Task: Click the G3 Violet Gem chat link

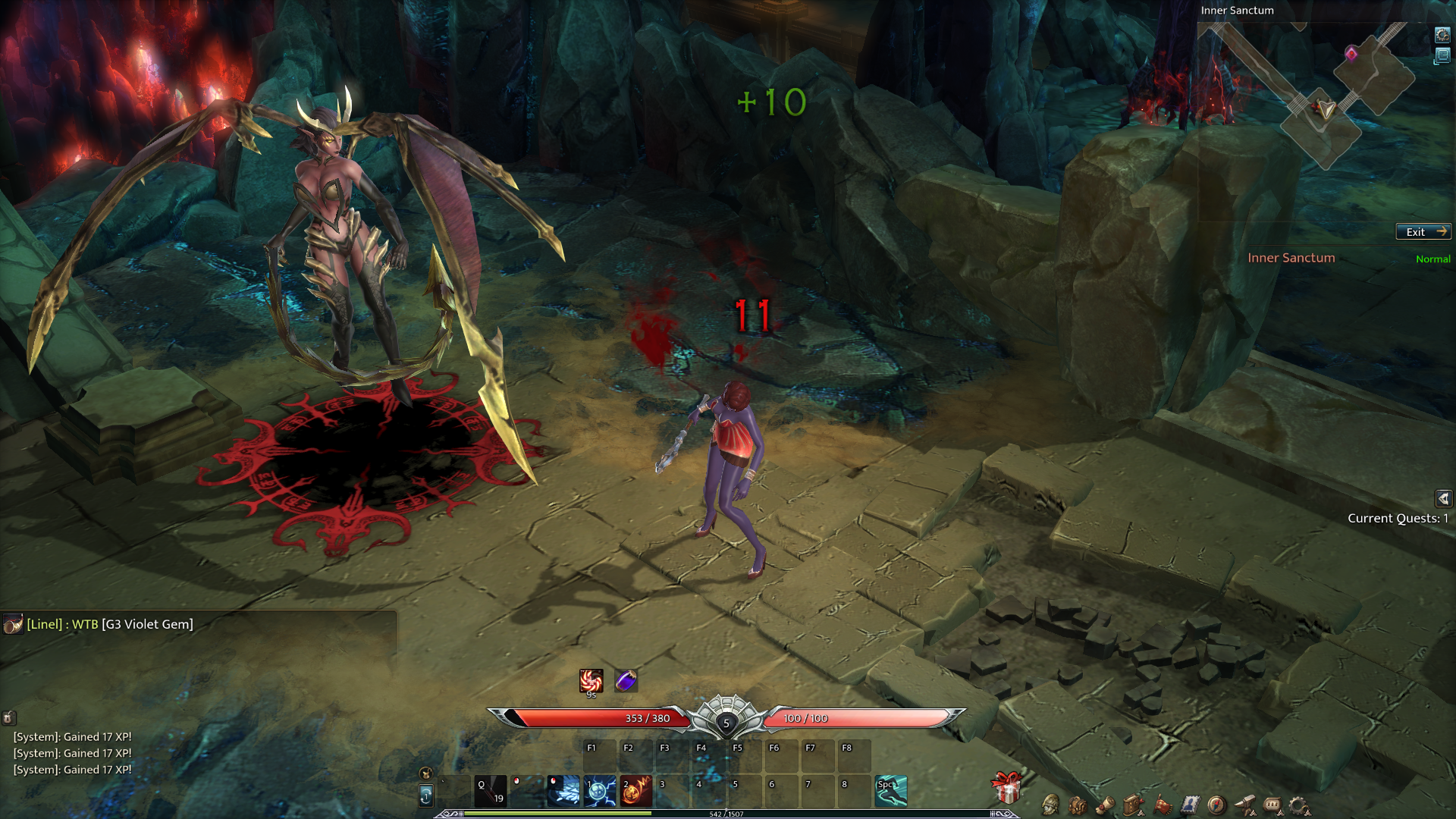Action: tap(148, 624)
